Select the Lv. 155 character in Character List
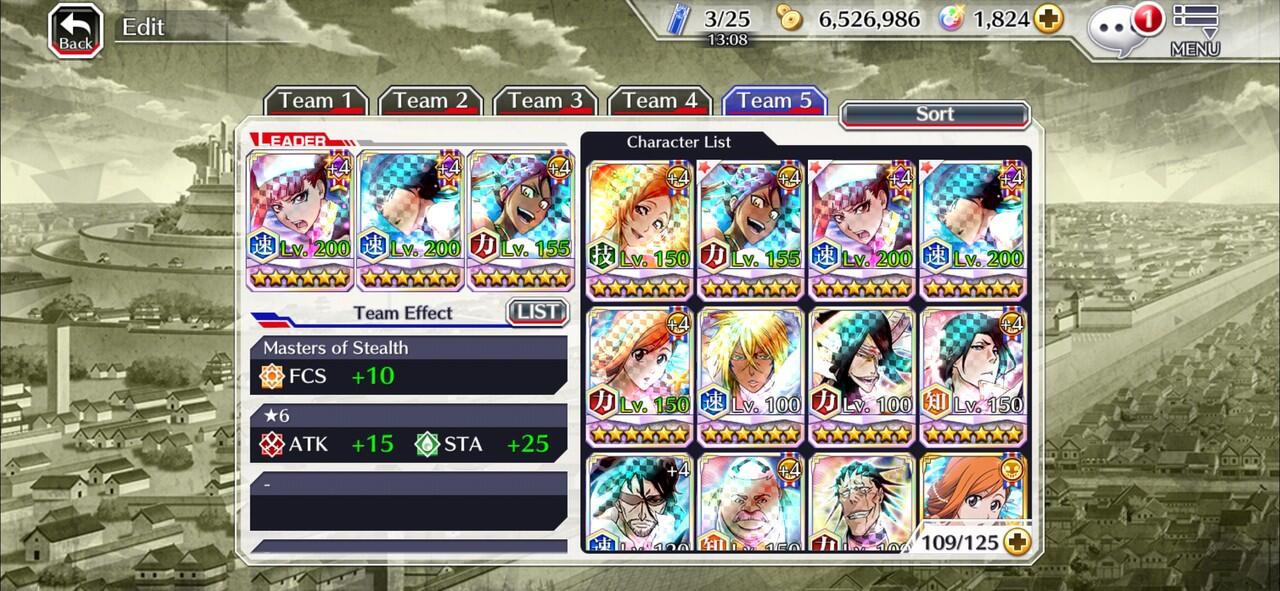 [x=751, y=230]
